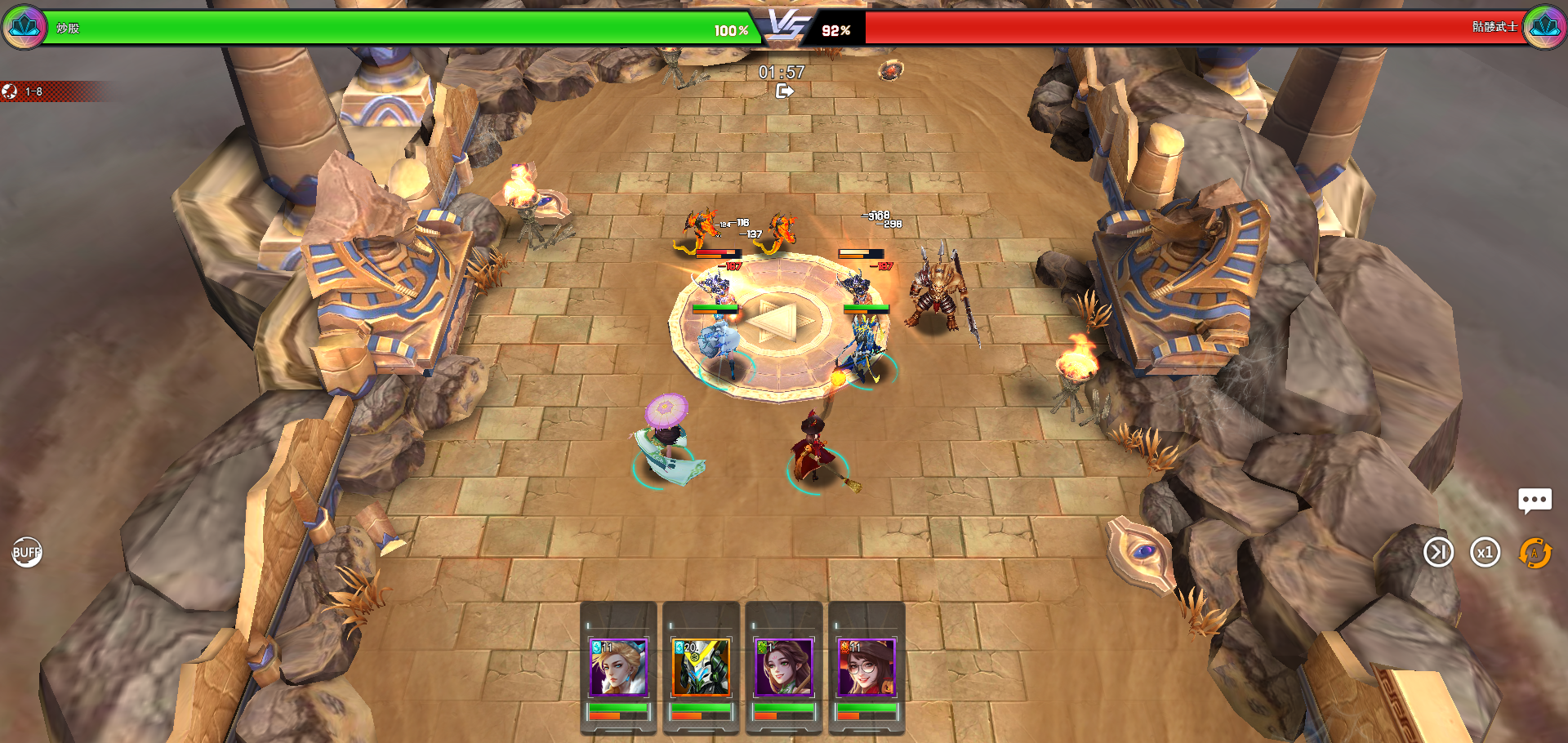Select the armored robot hero card

click(x=701, y=668)
